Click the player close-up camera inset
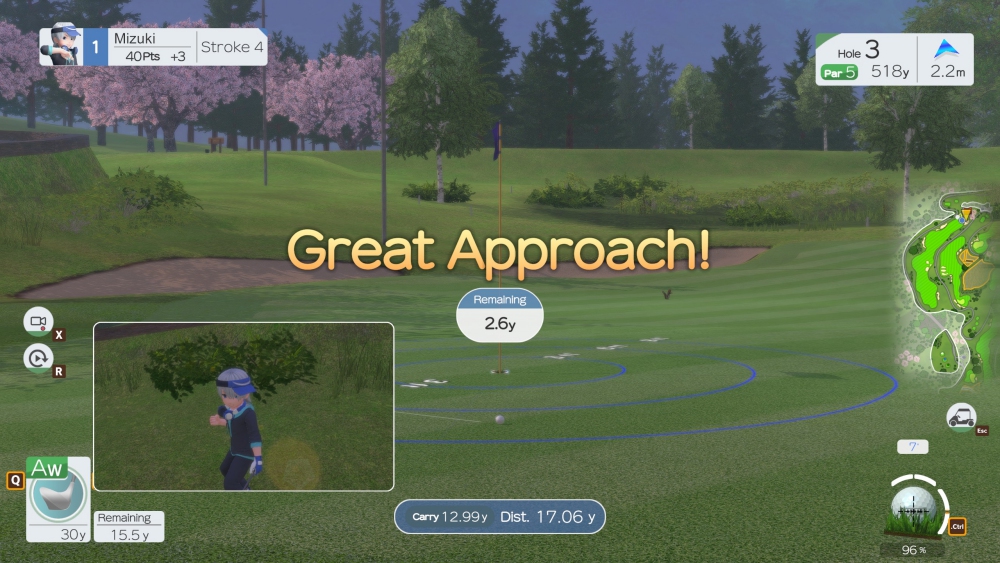The width and height of the screenshot is (1000, 563). pyautogui.click(x=243, y=406)
